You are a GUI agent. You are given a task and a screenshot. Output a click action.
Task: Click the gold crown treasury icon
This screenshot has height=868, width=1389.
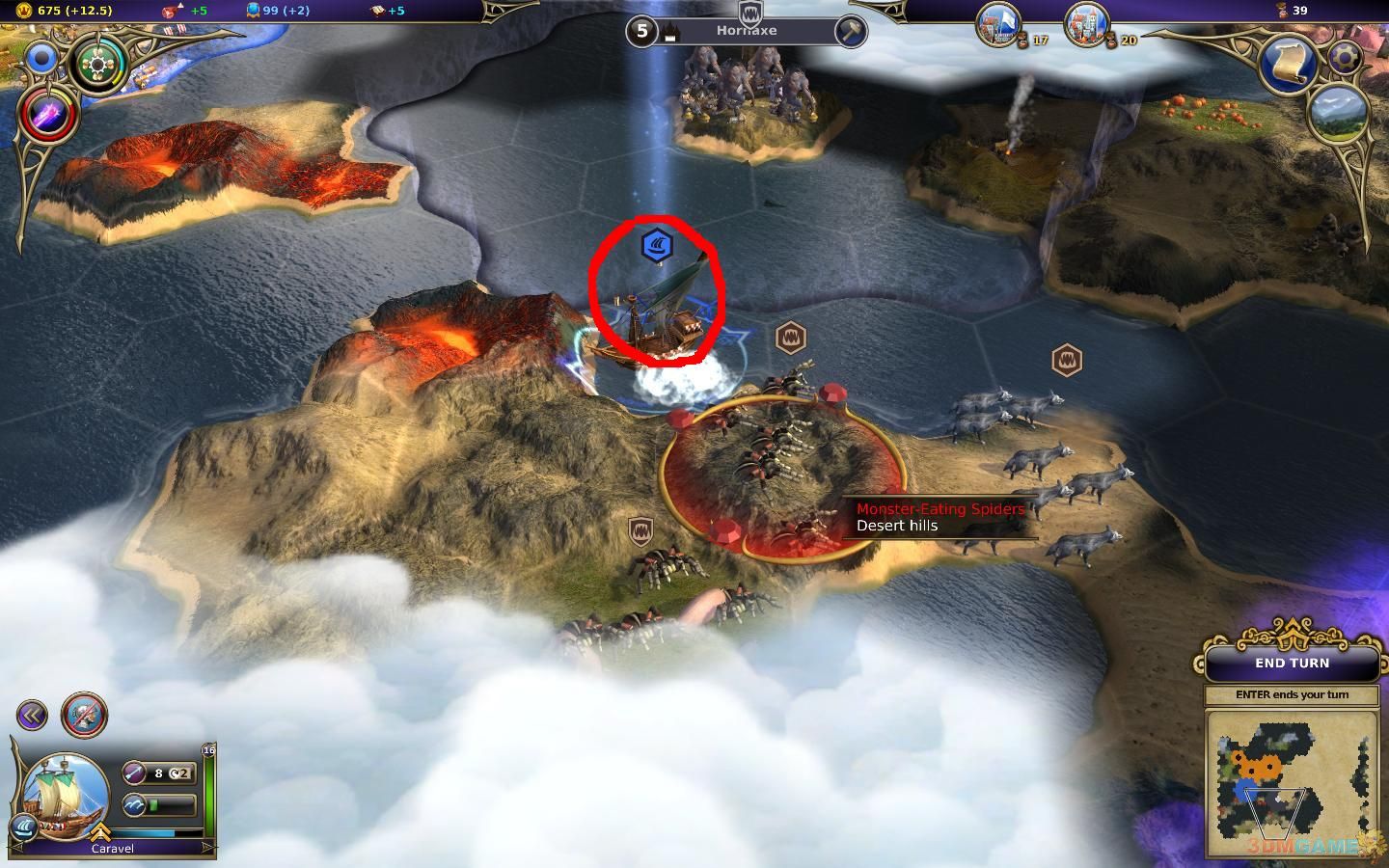[x=25, y=10]
